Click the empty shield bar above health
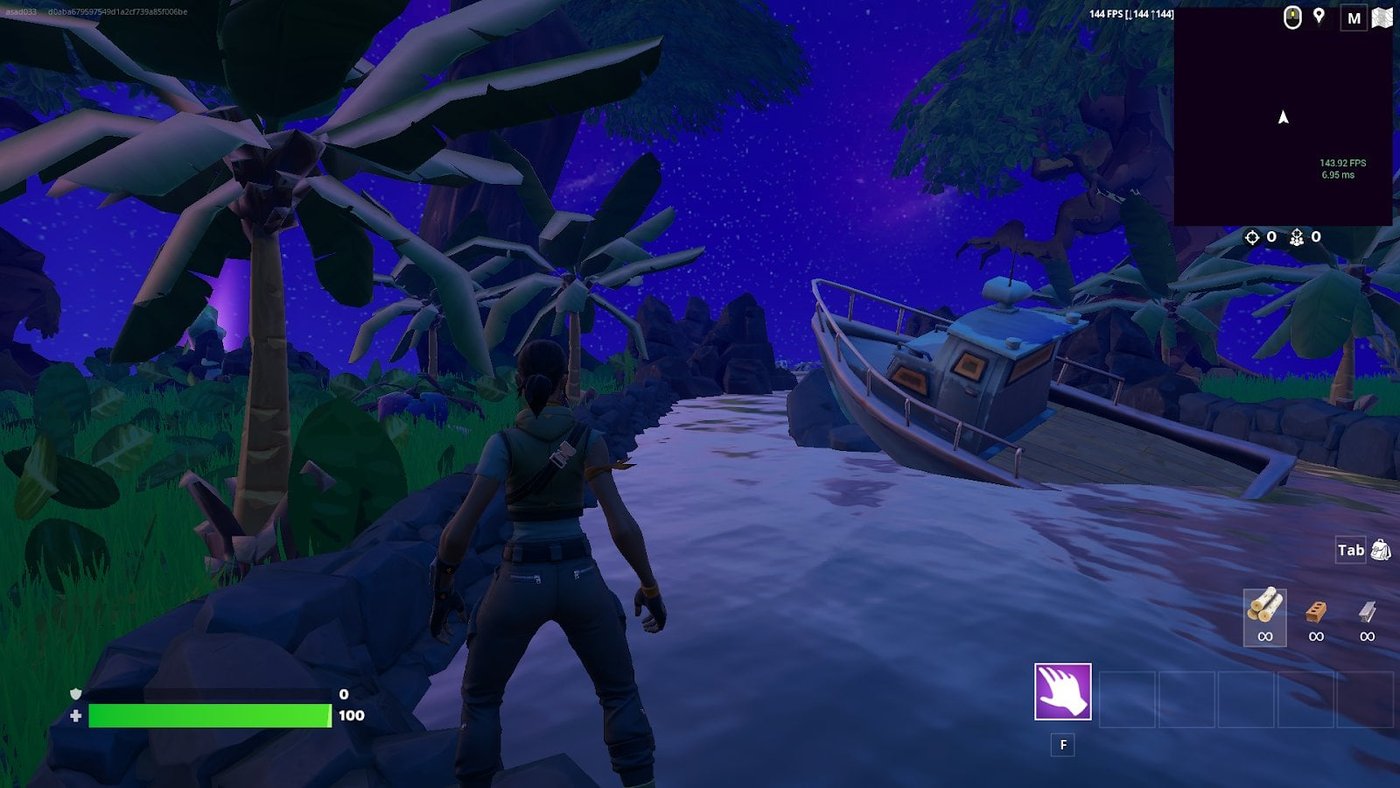1400x788 pixels. (x=210, y=692)
